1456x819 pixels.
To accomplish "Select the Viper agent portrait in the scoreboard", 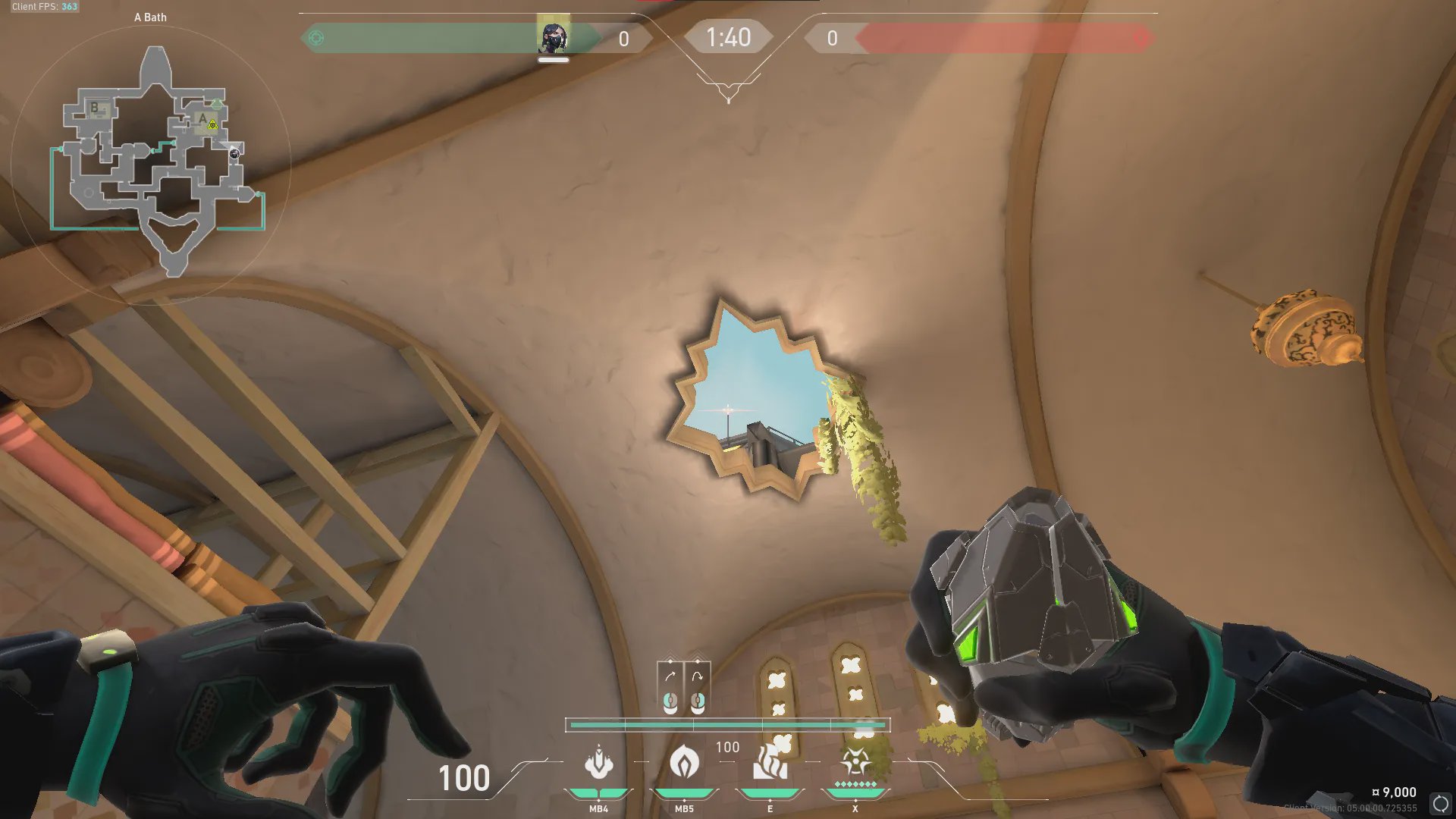I will point(553,37).
